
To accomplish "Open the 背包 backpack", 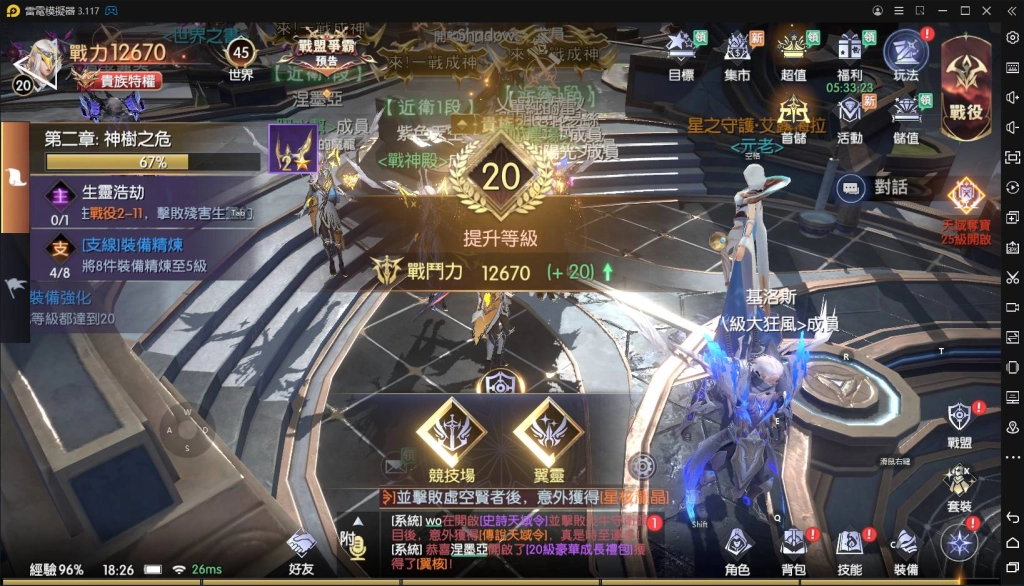I will click(793, 551).
